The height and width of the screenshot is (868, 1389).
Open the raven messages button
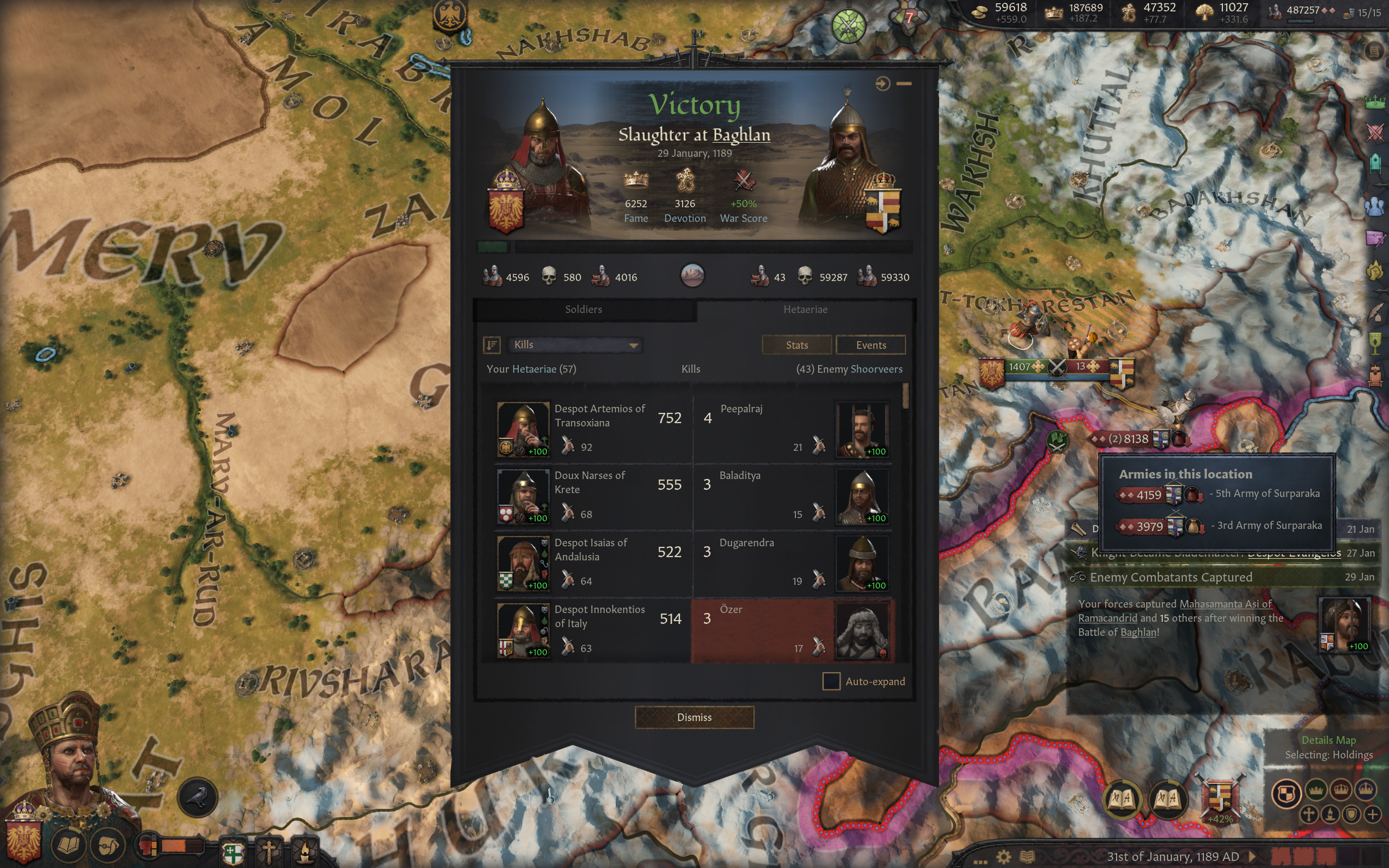(198, 797)
